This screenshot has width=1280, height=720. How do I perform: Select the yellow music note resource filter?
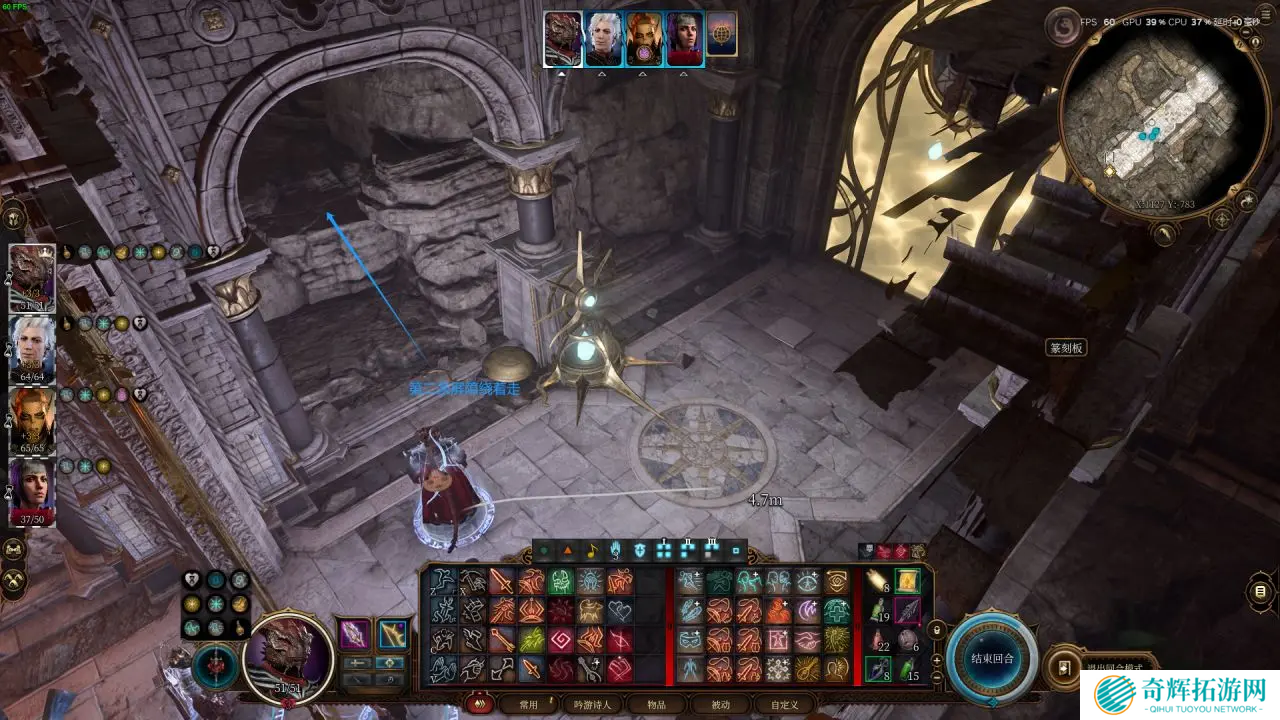(x=591, y=550)
